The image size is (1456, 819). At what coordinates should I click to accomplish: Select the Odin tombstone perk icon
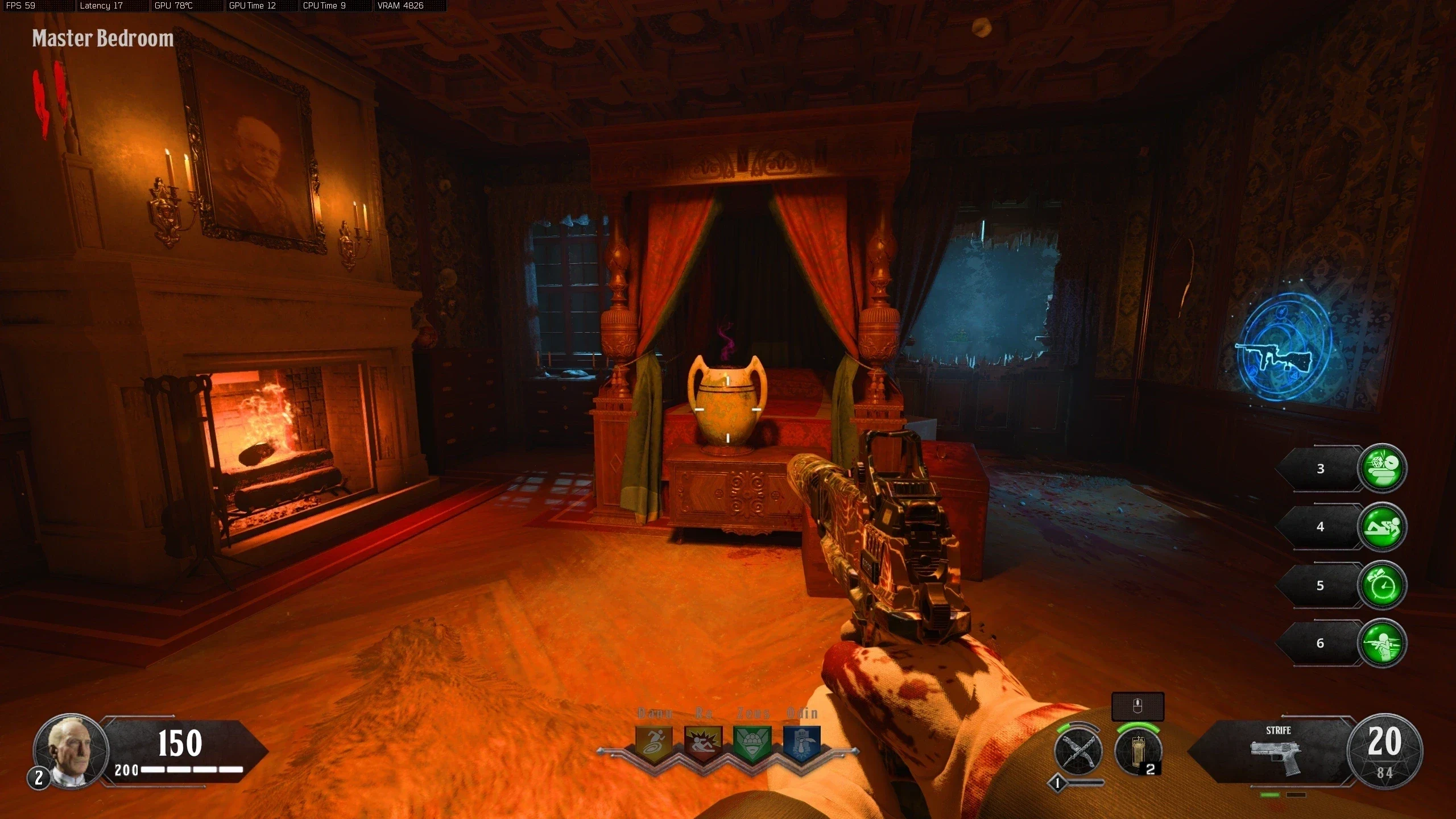pos(801,742)
